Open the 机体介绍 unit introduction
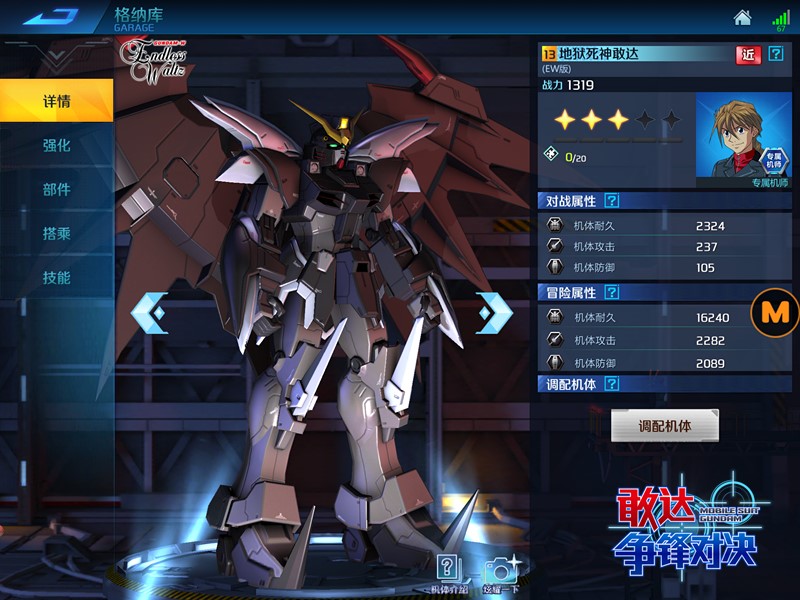The width and height of the screenshot is (800, 600). [449, 571]
